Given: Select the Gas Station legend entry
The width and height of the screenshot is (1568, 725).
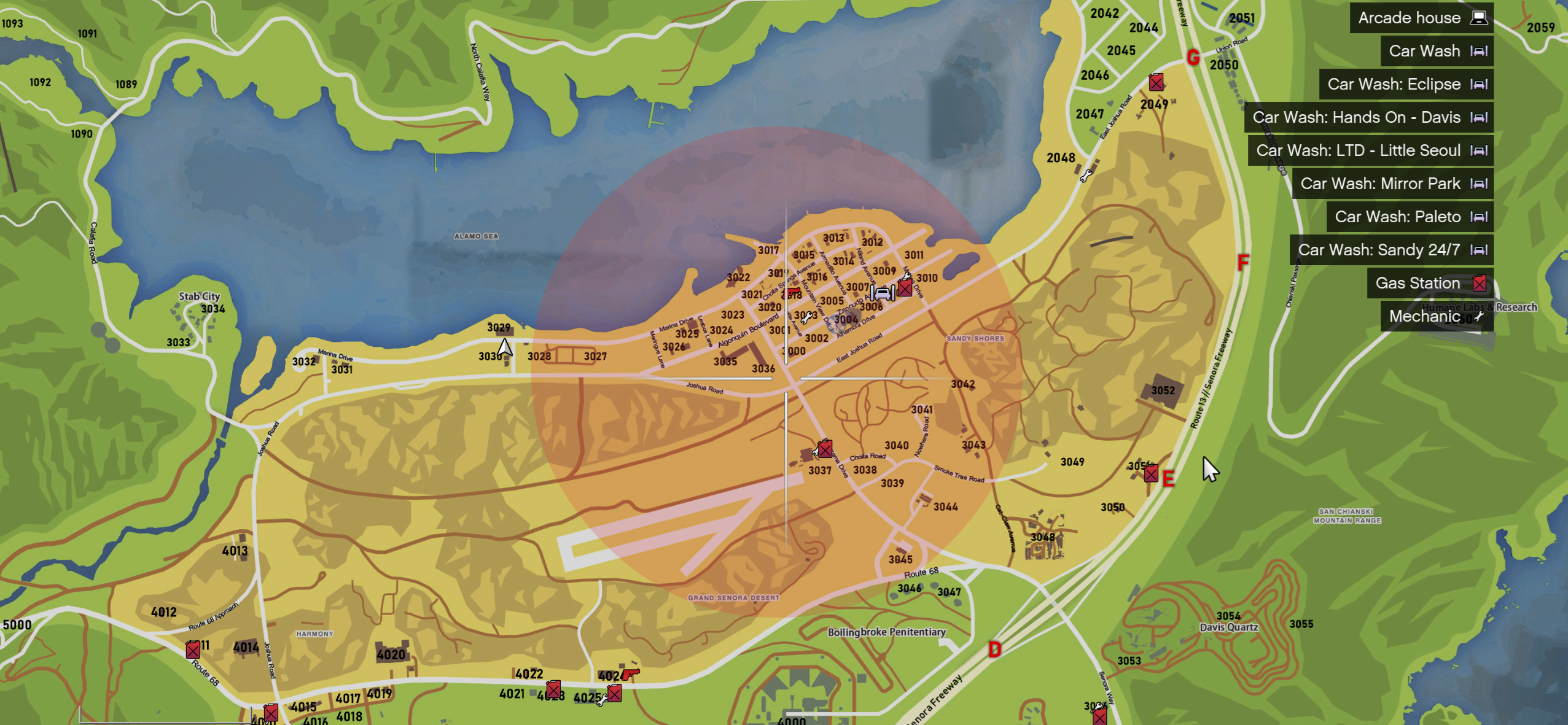Looking at the screenshot, I should click(1429, 283).
